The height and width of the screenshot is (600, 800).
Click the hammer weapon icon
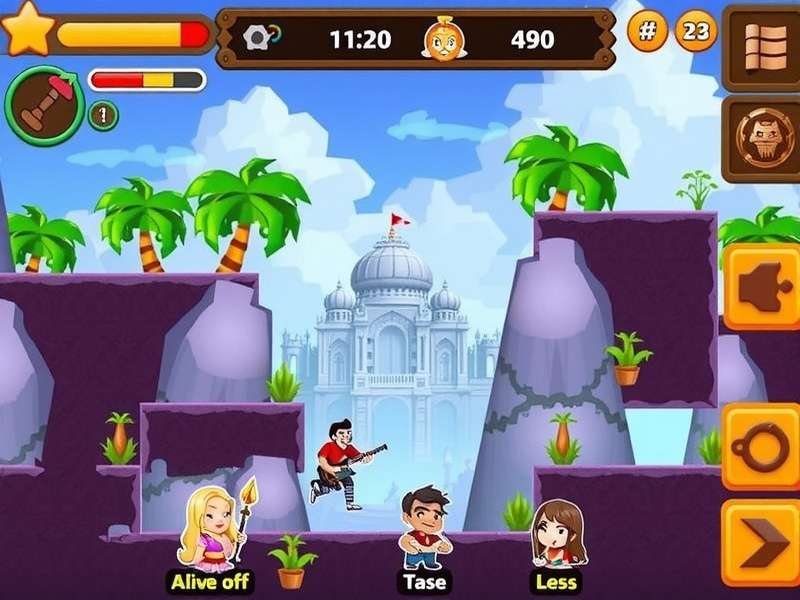(43, 105)
